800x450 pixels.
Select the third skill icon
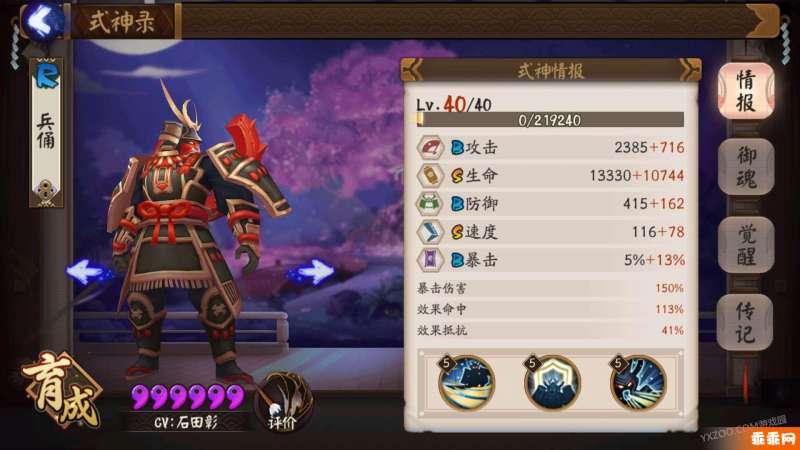click(637, 383)
